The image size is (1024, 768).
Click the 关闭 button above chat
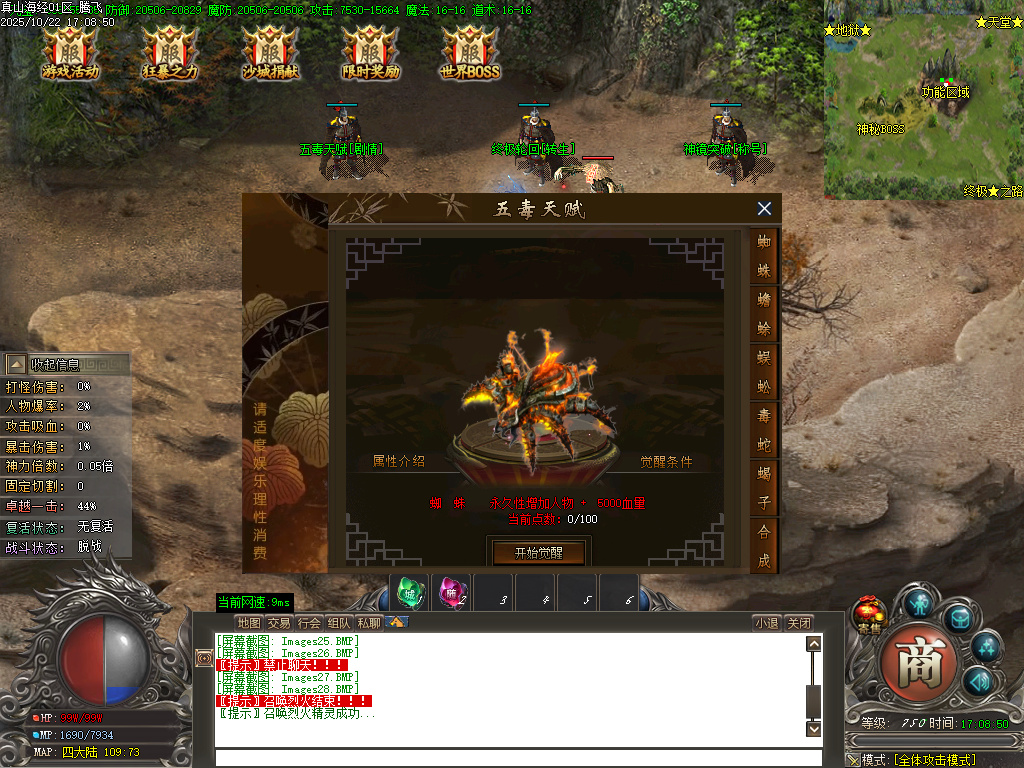(x=799, y=623)
